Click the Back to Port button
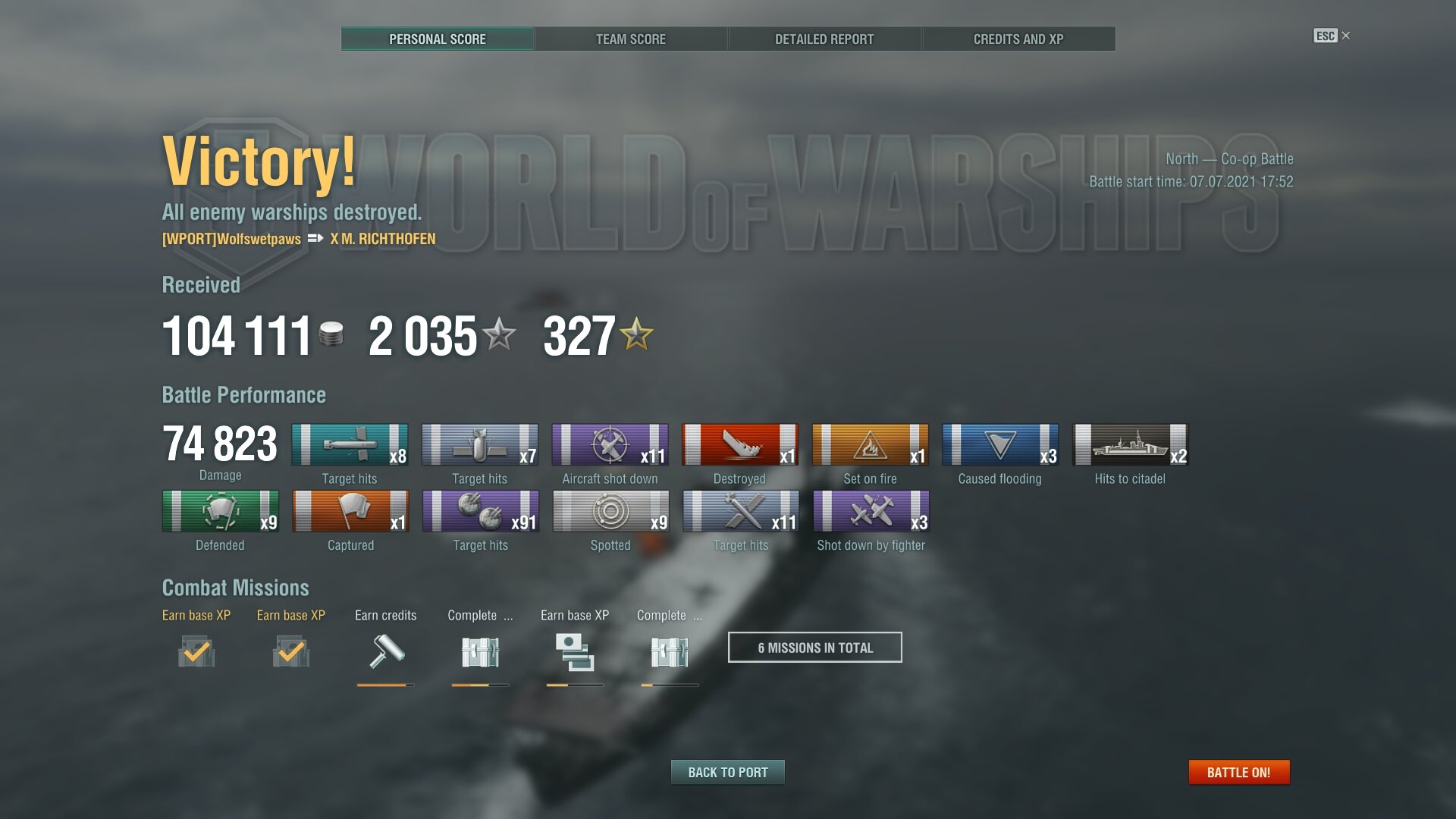The width and height of the screenshot is (1456, 819). click(727, 772)
